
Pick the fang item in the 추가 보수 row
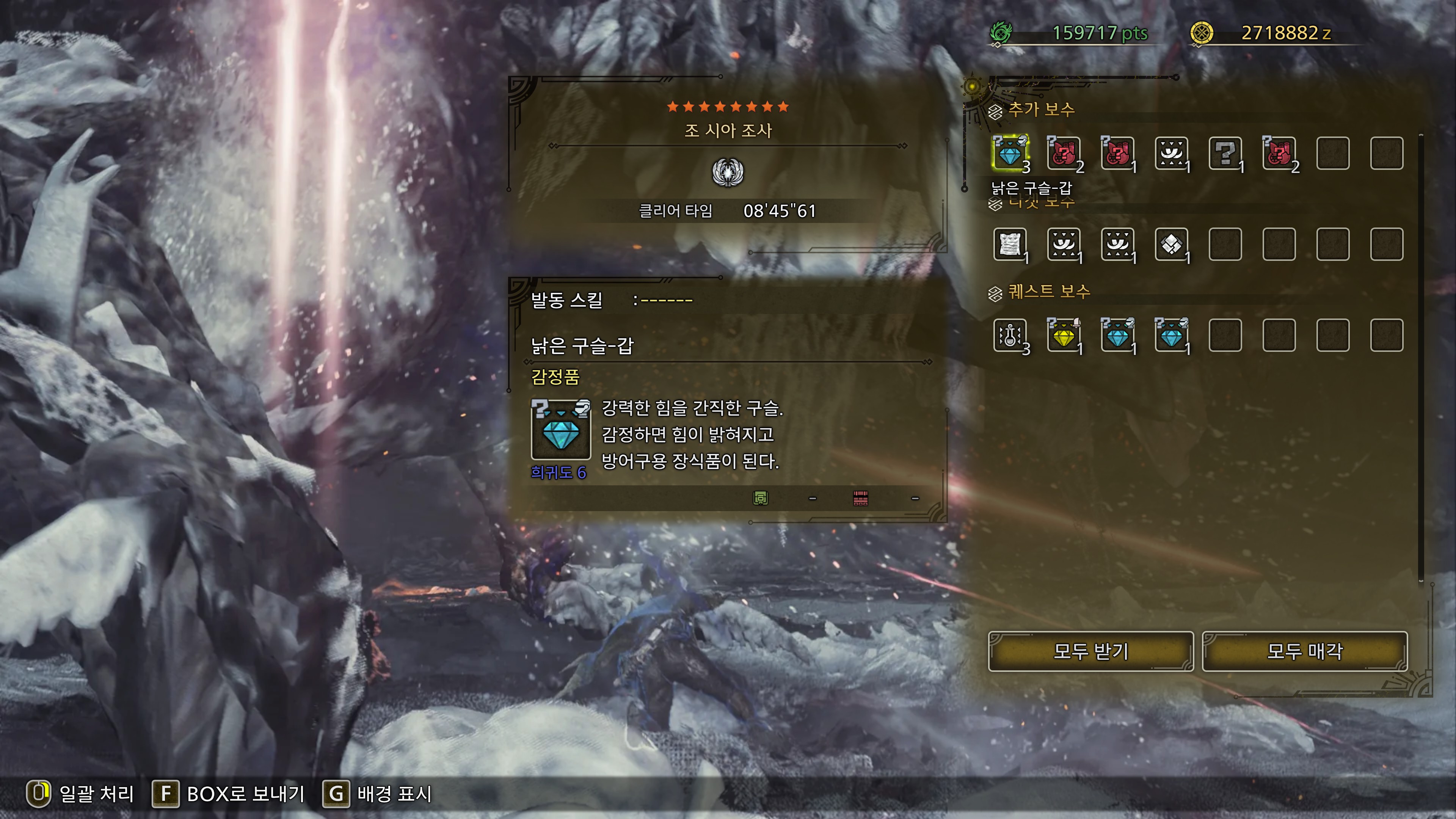tap(1171, 153)
